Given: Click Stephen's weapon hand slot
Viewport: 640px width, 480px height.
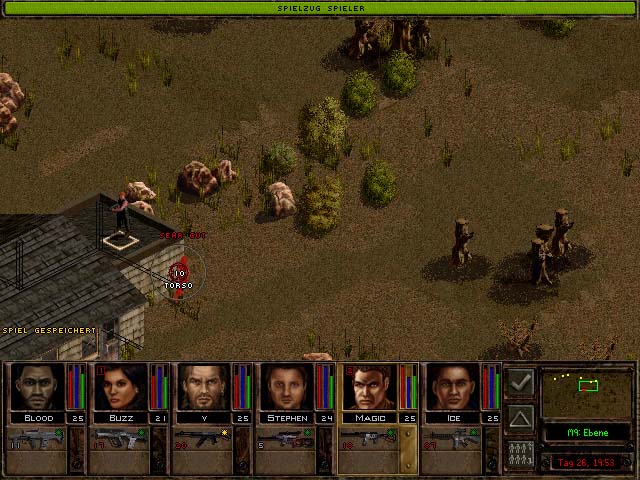Looking at the screenshot, I should pyautogui.click(x=287, y=440).
